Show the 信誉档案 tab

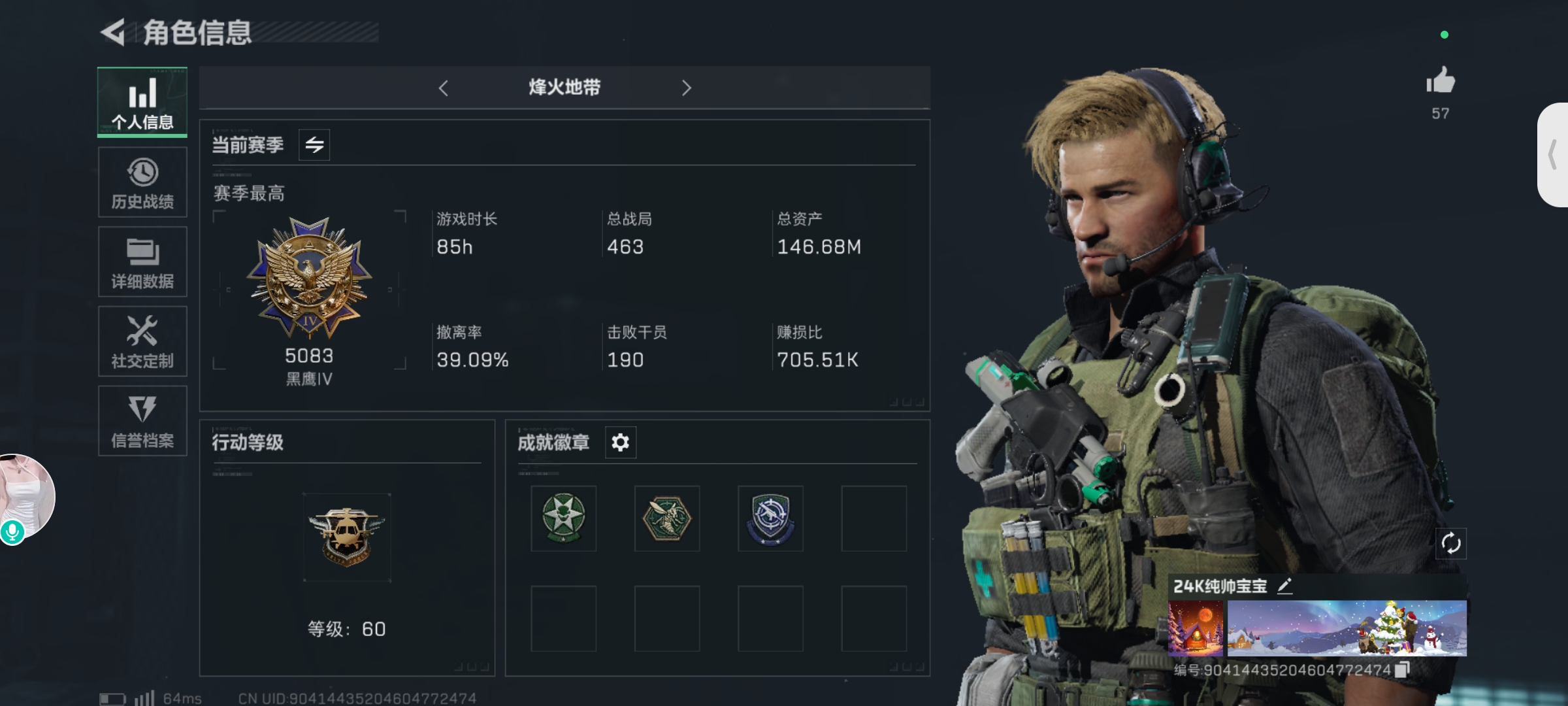coord(142,421)
